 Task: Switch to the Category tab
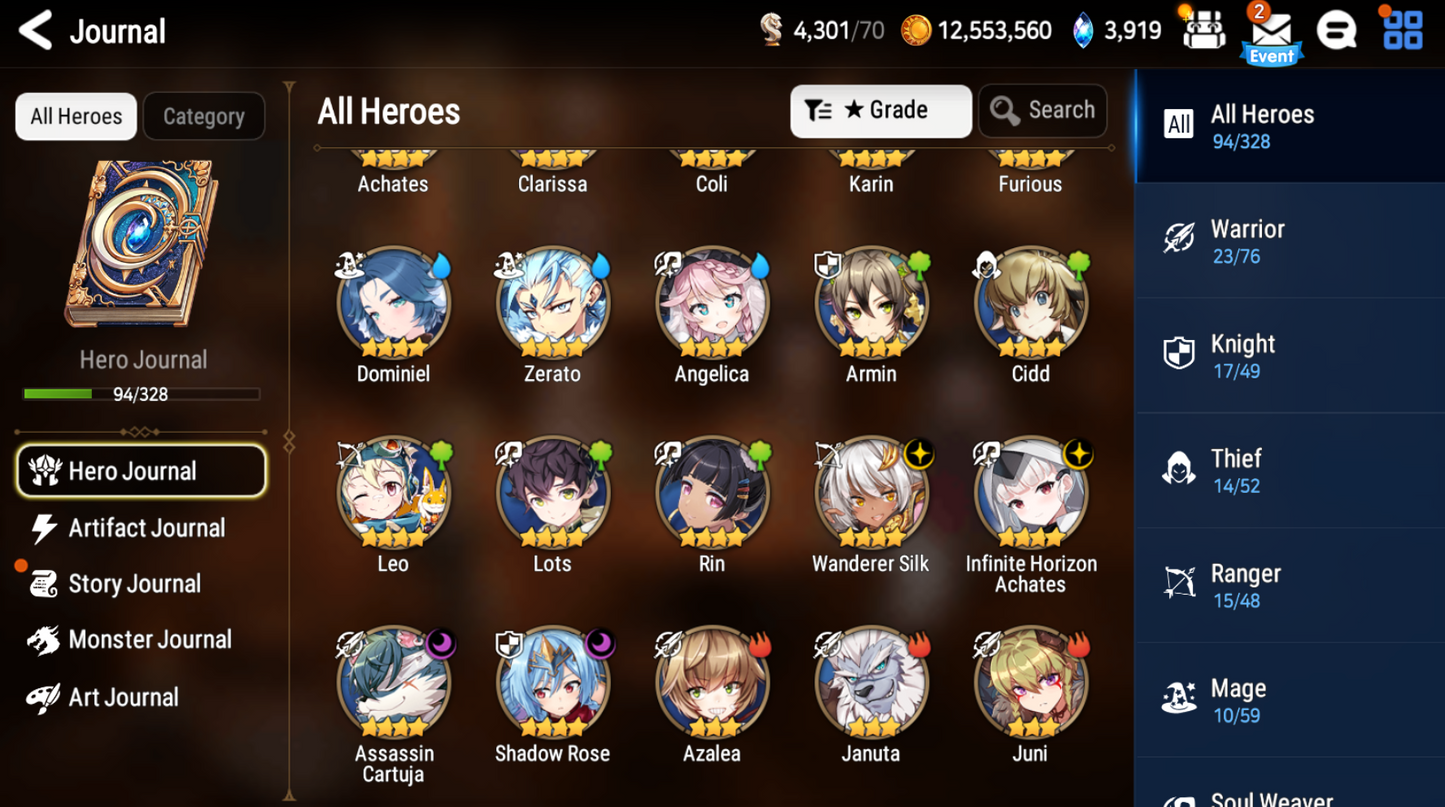pyautogui.click(x=204, y=116)
